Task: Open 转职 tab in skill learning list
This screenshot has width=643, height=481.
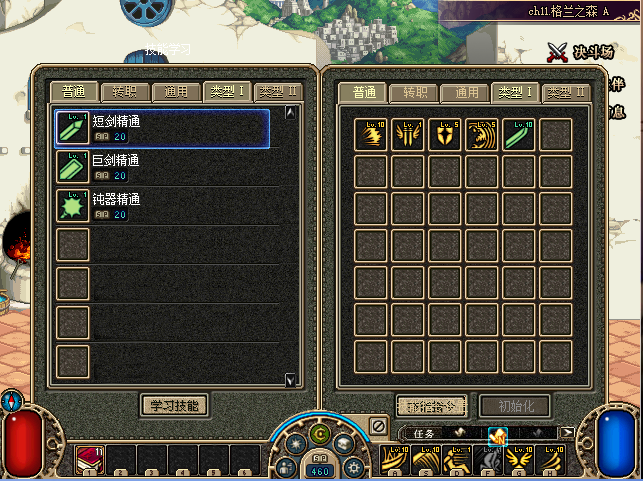Action: pyautogui.click(x=126, y=92)
